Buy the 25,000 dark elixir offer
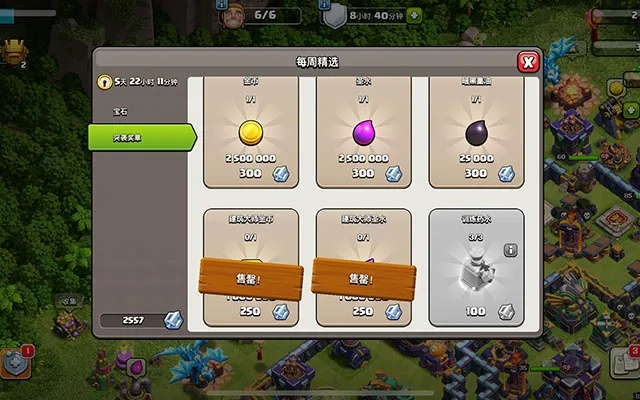Viewport: 640px width, 400px height. pyautogui.click(x=476, y=132)
